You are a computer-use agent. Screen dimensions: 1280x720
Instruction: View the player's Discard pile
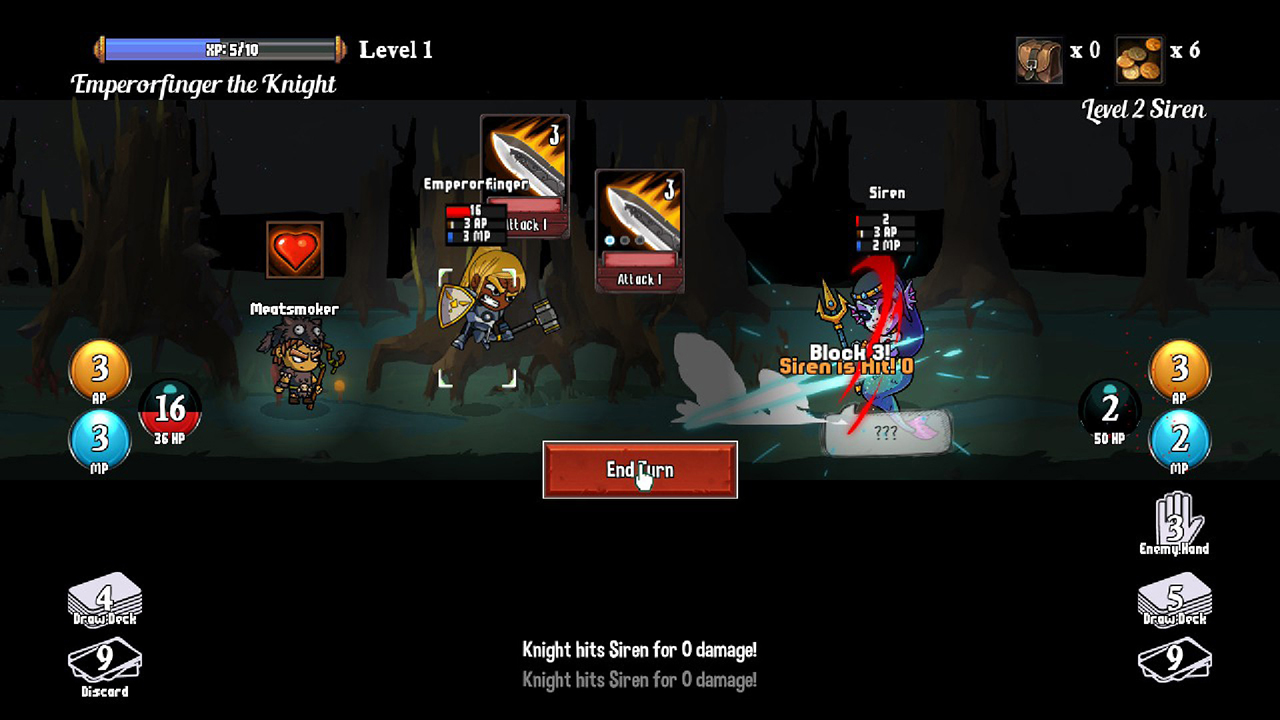coord(104,663)
